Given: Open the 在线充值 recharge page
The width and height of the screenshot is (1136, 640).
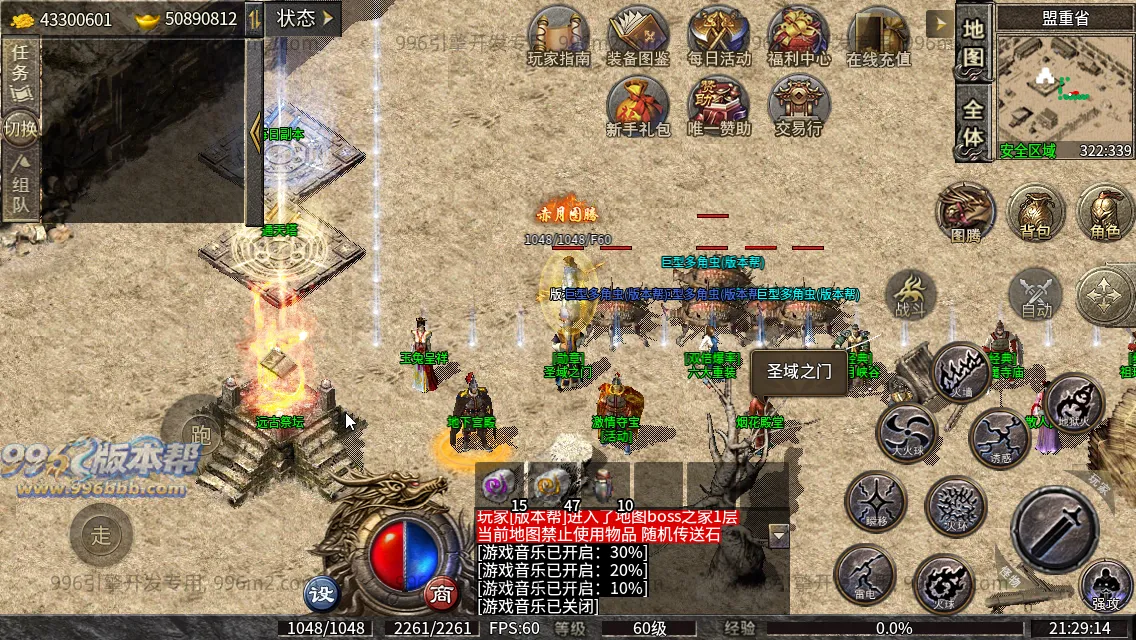Looking at the screenshot, I should tap(878, 37).
